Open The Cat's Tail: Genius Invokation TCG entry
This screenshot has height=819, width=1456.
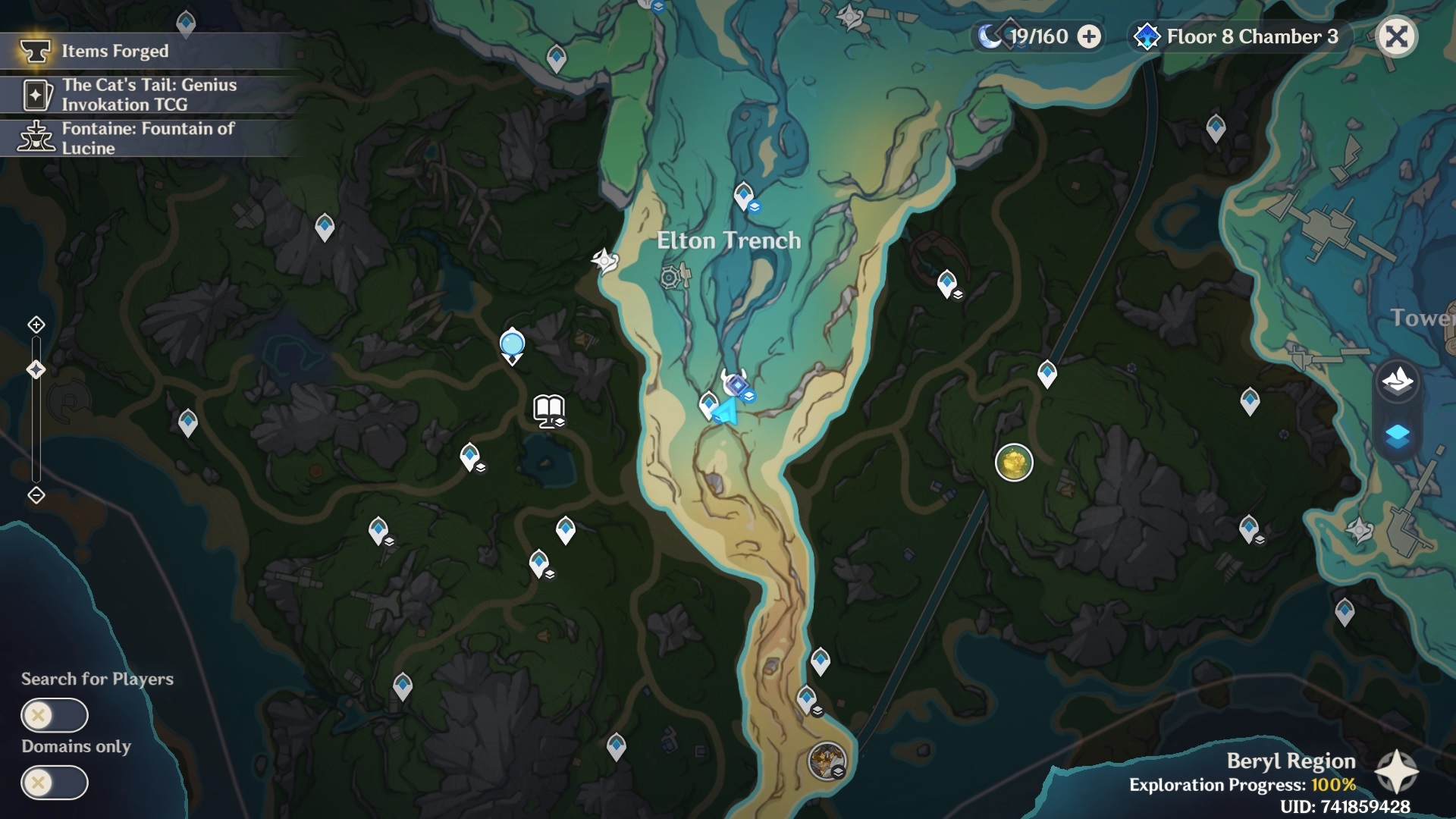point(148,95)
